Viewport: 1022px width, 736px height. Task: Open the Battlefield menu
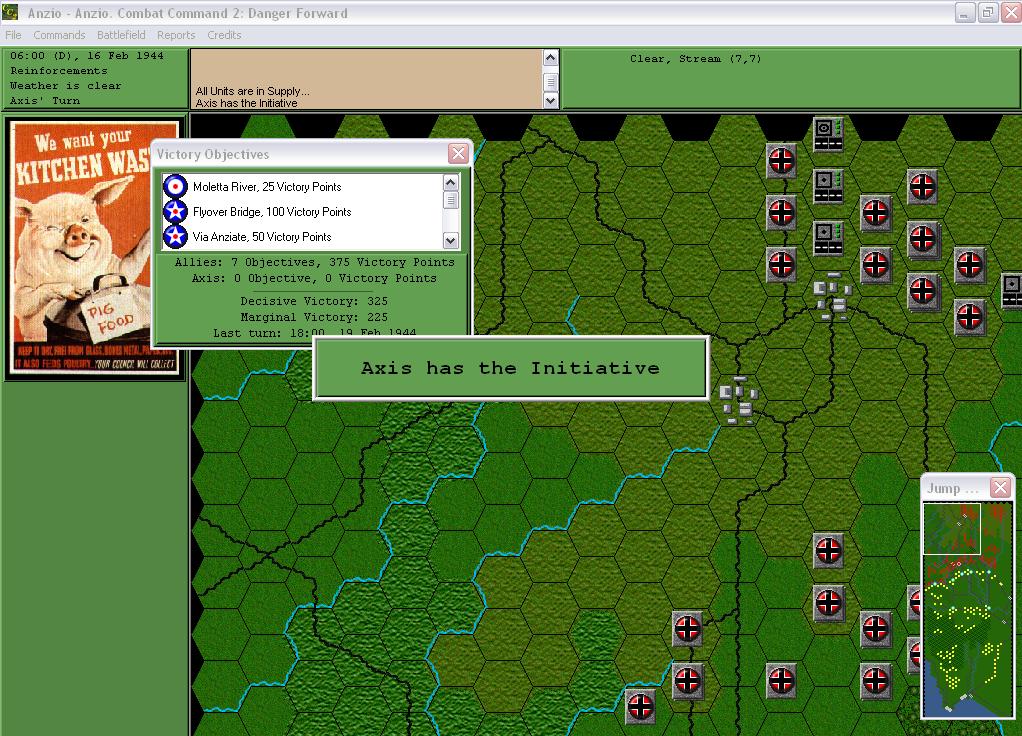pyautogui.click(x=121, y=35)
